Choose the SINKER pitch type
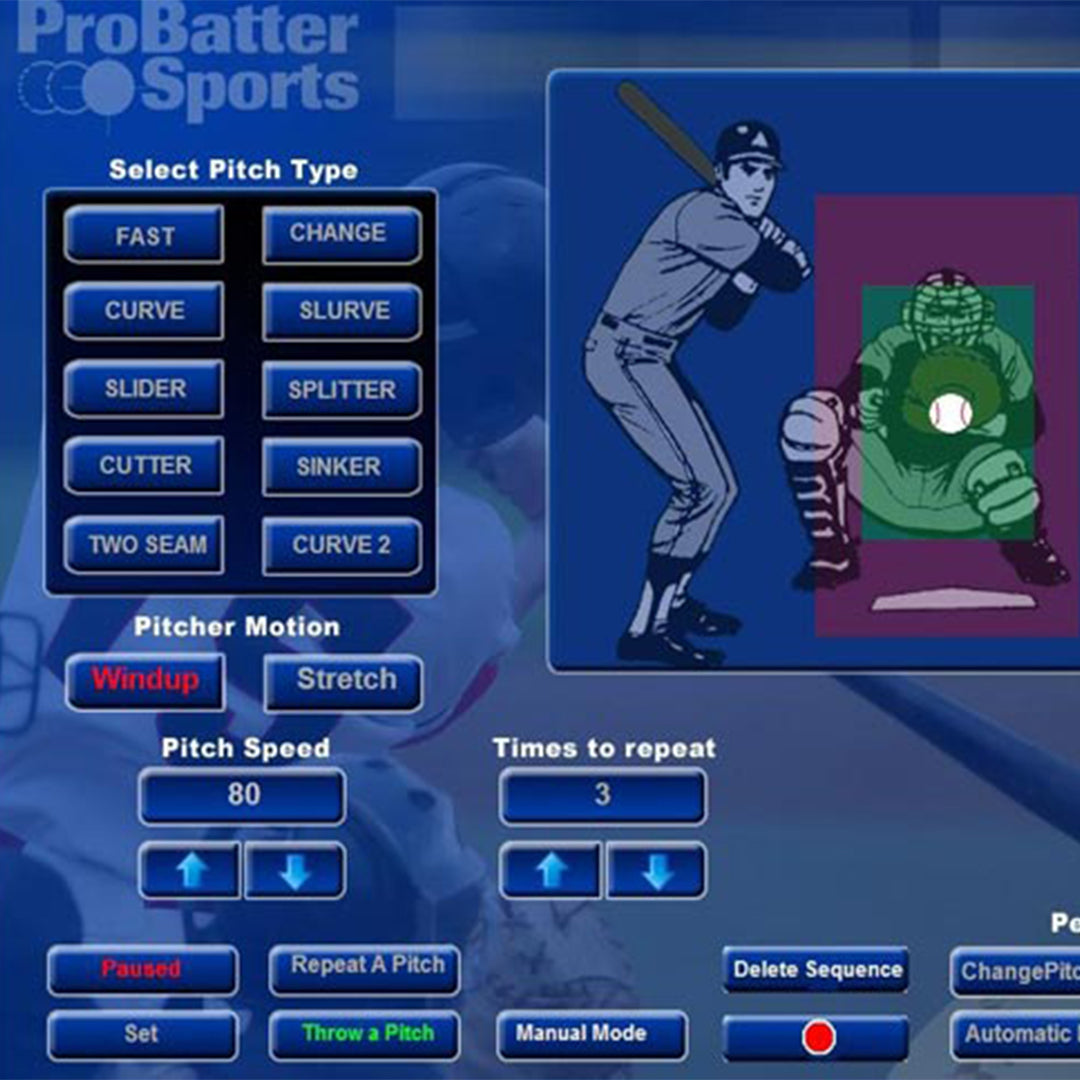Screen dimensions: 1080x1080 tap(341, 466)
